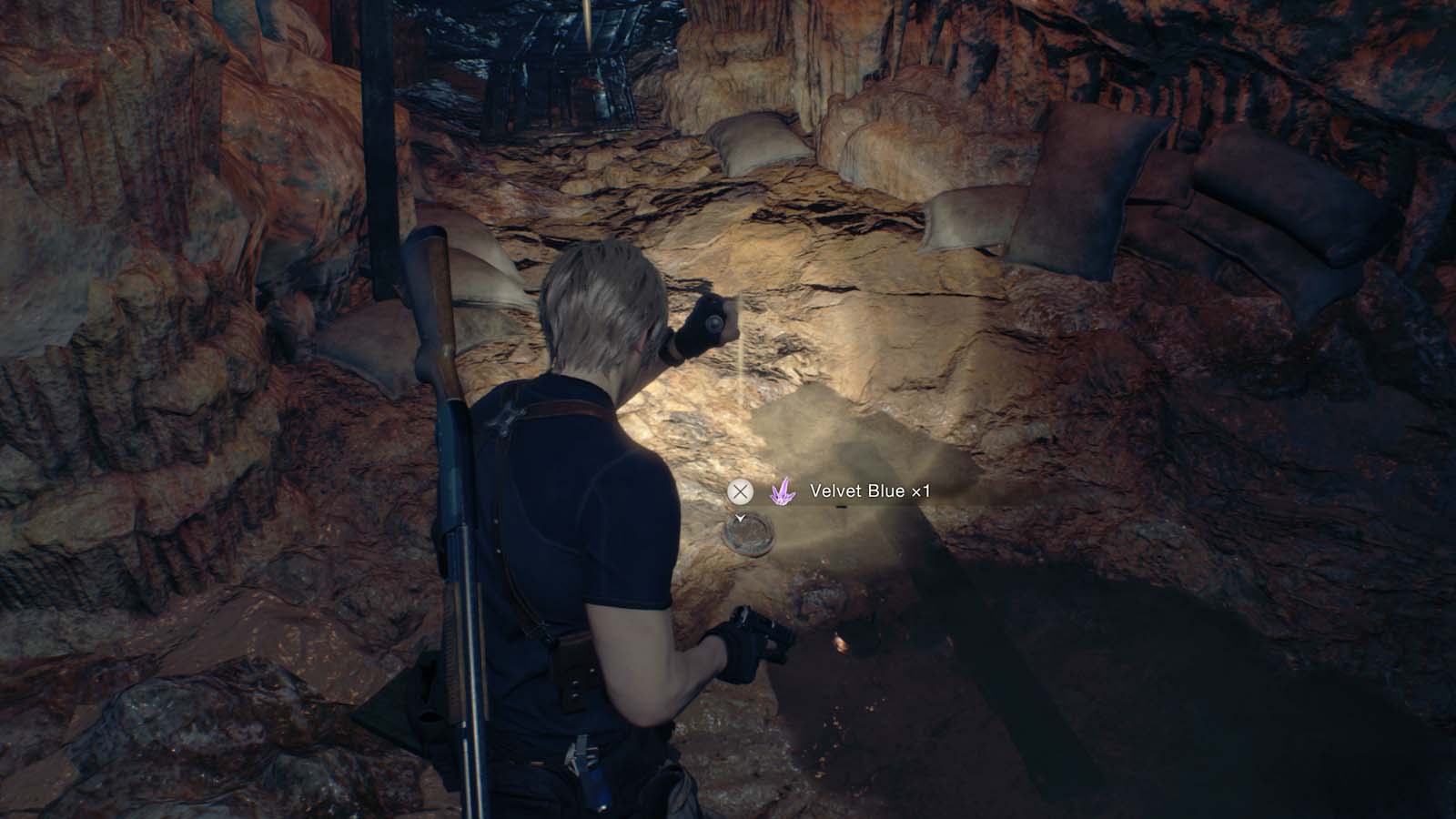Click the small dash indicator above the water
This screenshot has height=819, width=1456.
(x=842, y=507)
